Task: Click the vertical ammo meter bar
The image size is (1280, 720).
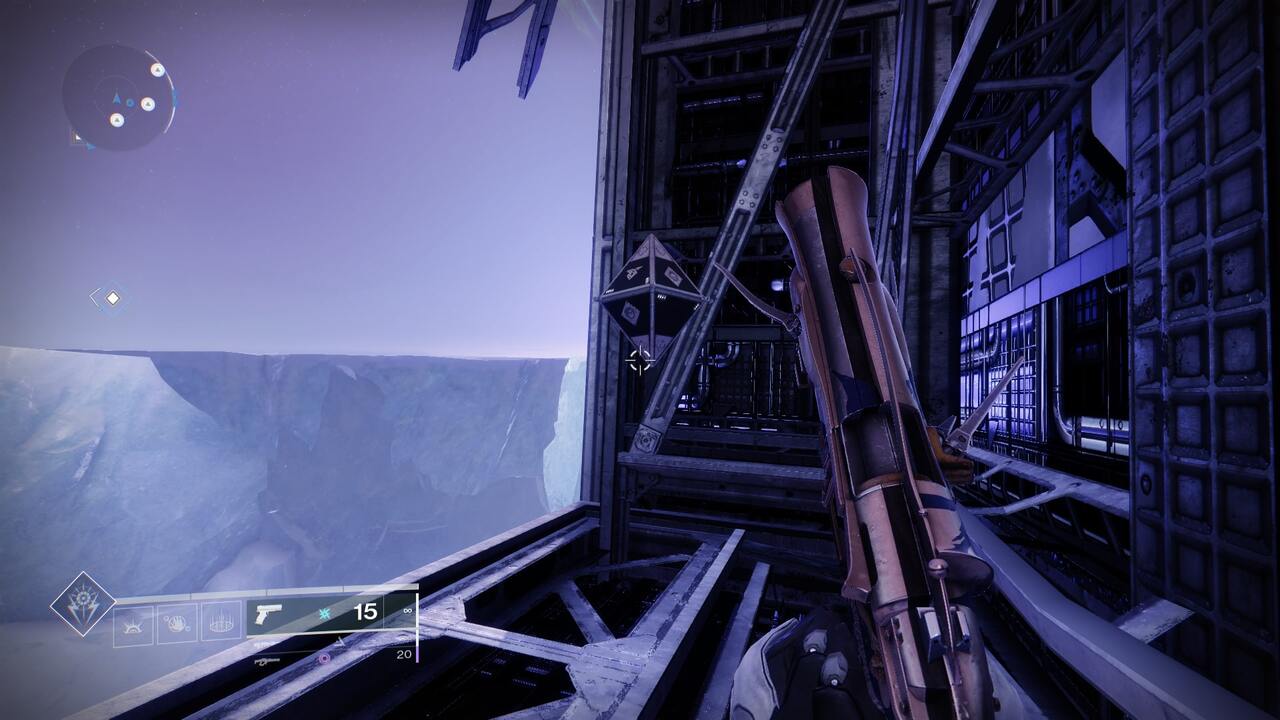Action: 417,625
